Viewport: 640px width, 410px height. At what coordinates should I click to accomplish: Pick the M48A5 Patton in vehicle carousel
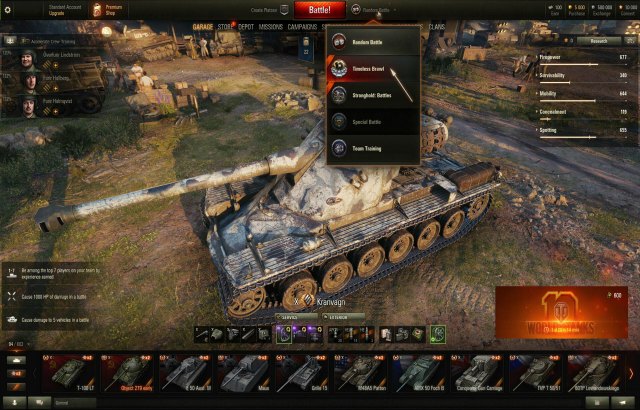point(360,372)
